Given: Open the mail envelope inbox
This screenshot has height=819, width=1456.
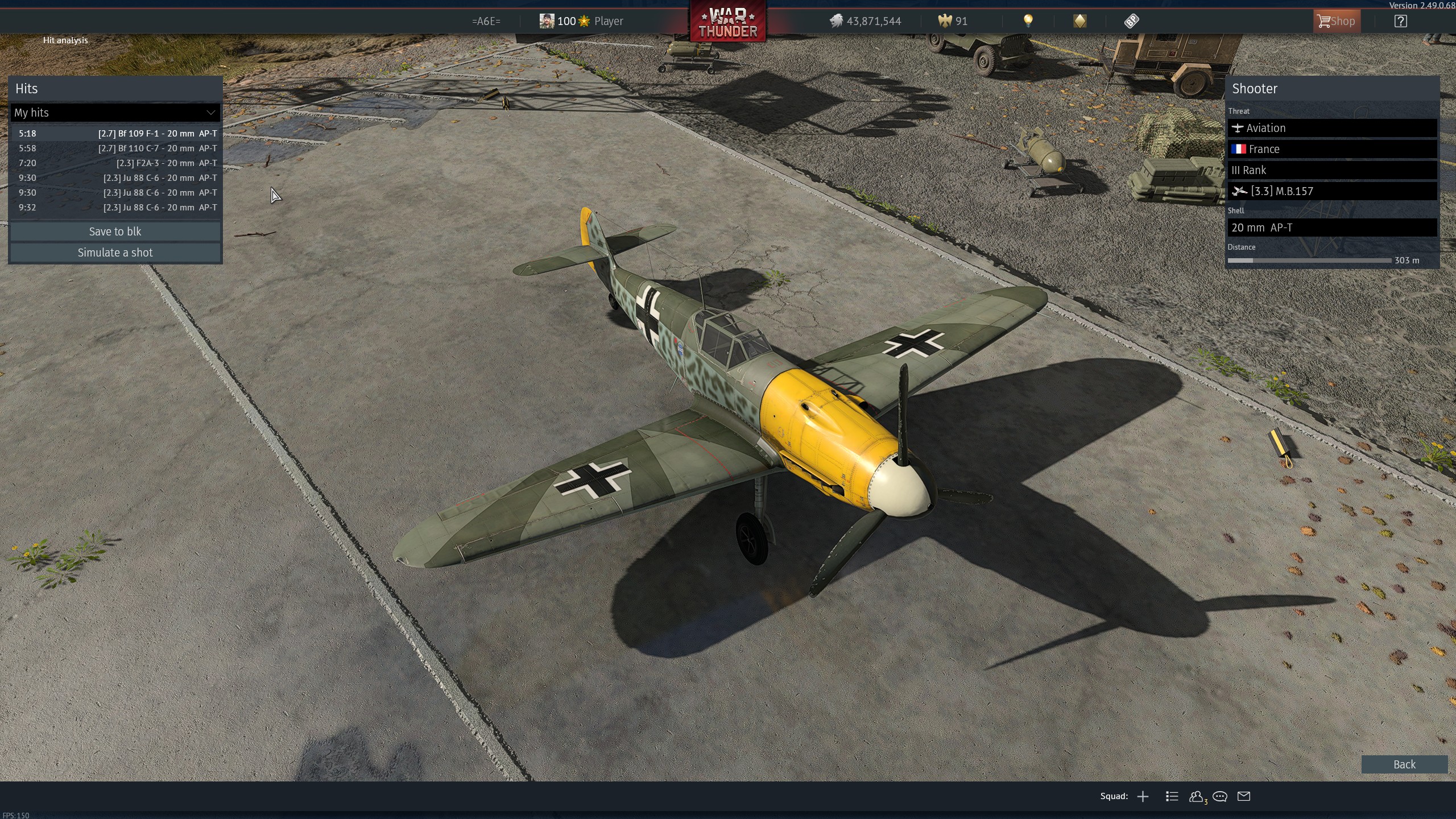Looking at the screenshot, I should pyautogui.click(x=1244, y=796).
